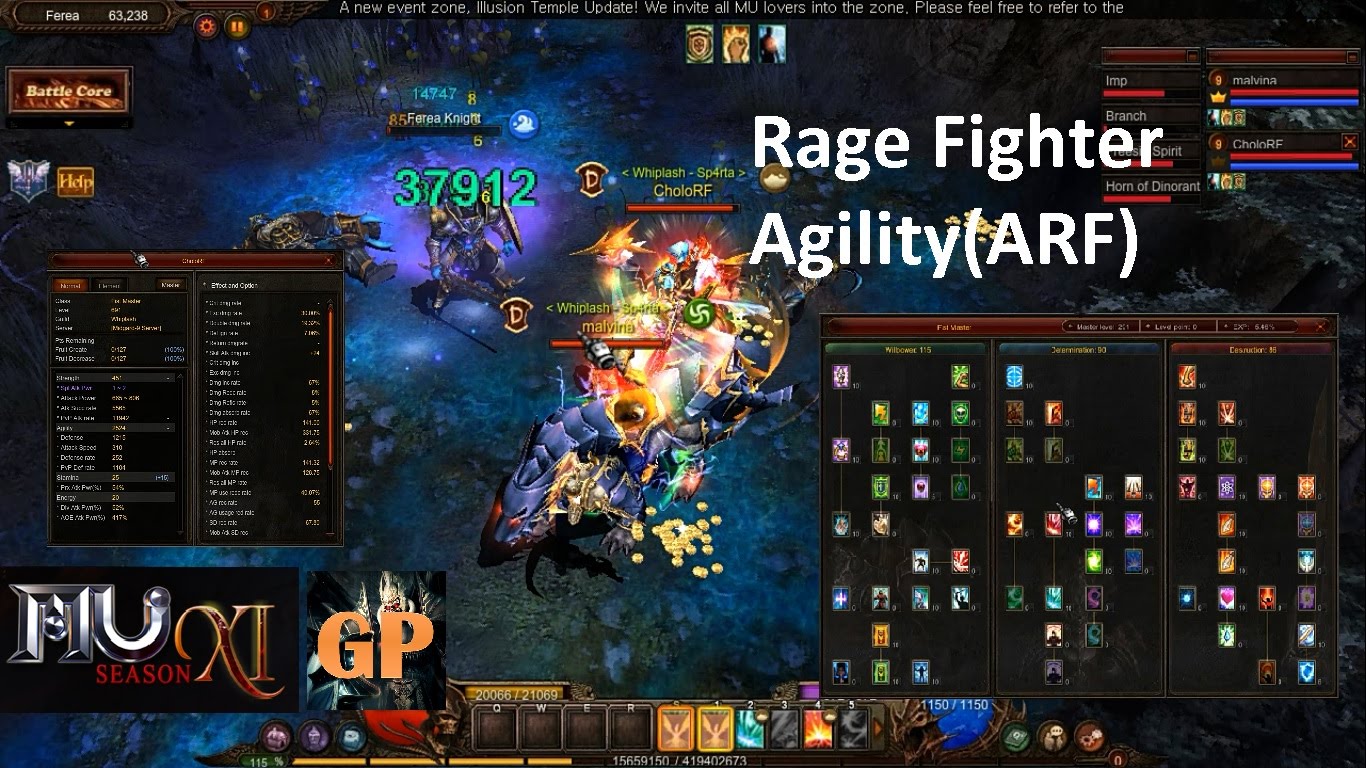The image size is (1366, 768).
Task: Collapse the Strength stat details
Action: click(x=167, y=378)
